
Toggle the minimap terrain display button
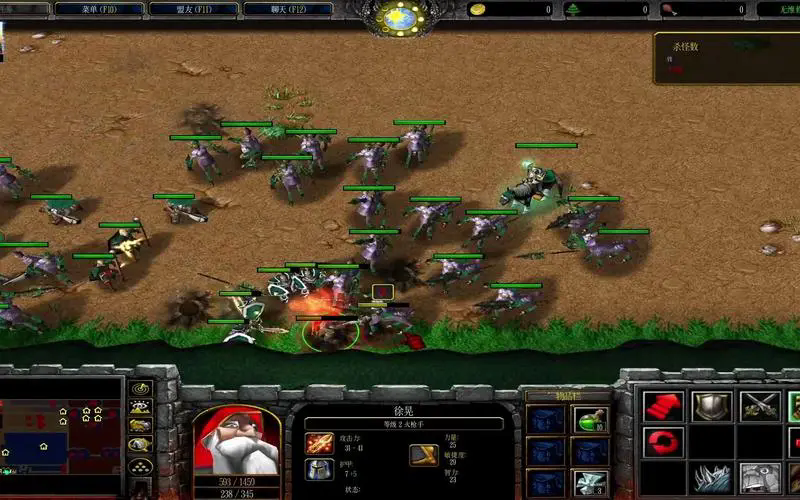(x=140, y=407)
